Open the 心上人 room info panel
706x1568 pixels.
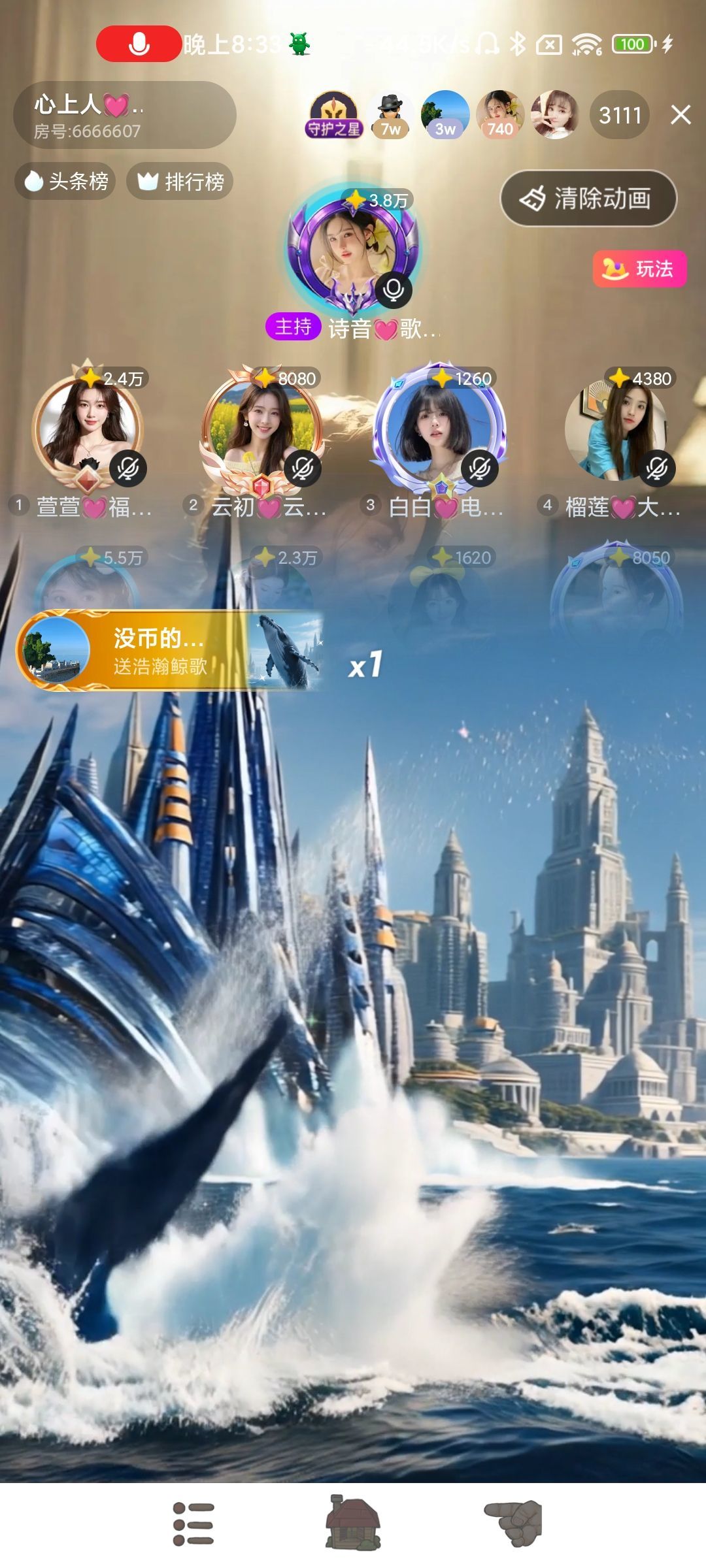[124, 115]
